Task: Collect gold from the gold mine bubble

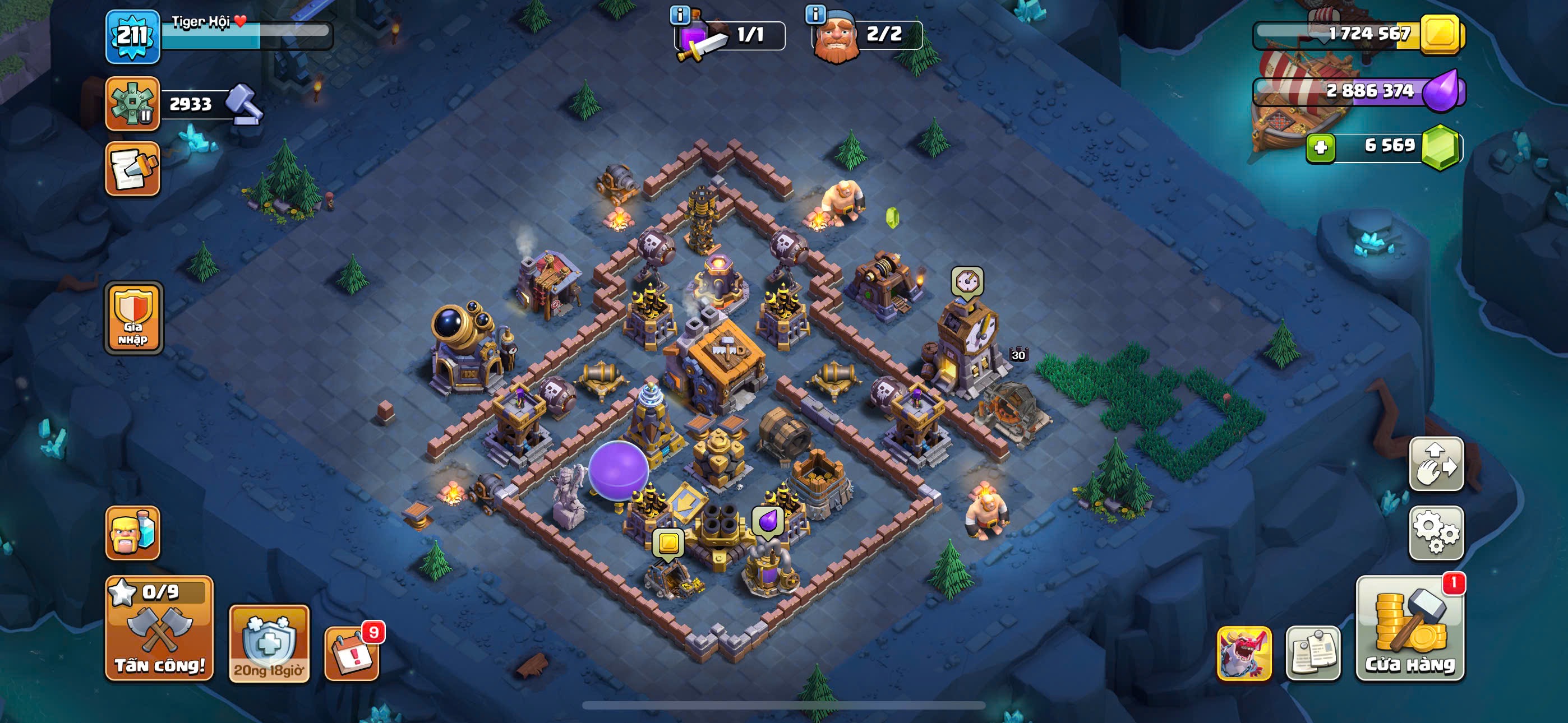Action: click(x=668, y=543)
